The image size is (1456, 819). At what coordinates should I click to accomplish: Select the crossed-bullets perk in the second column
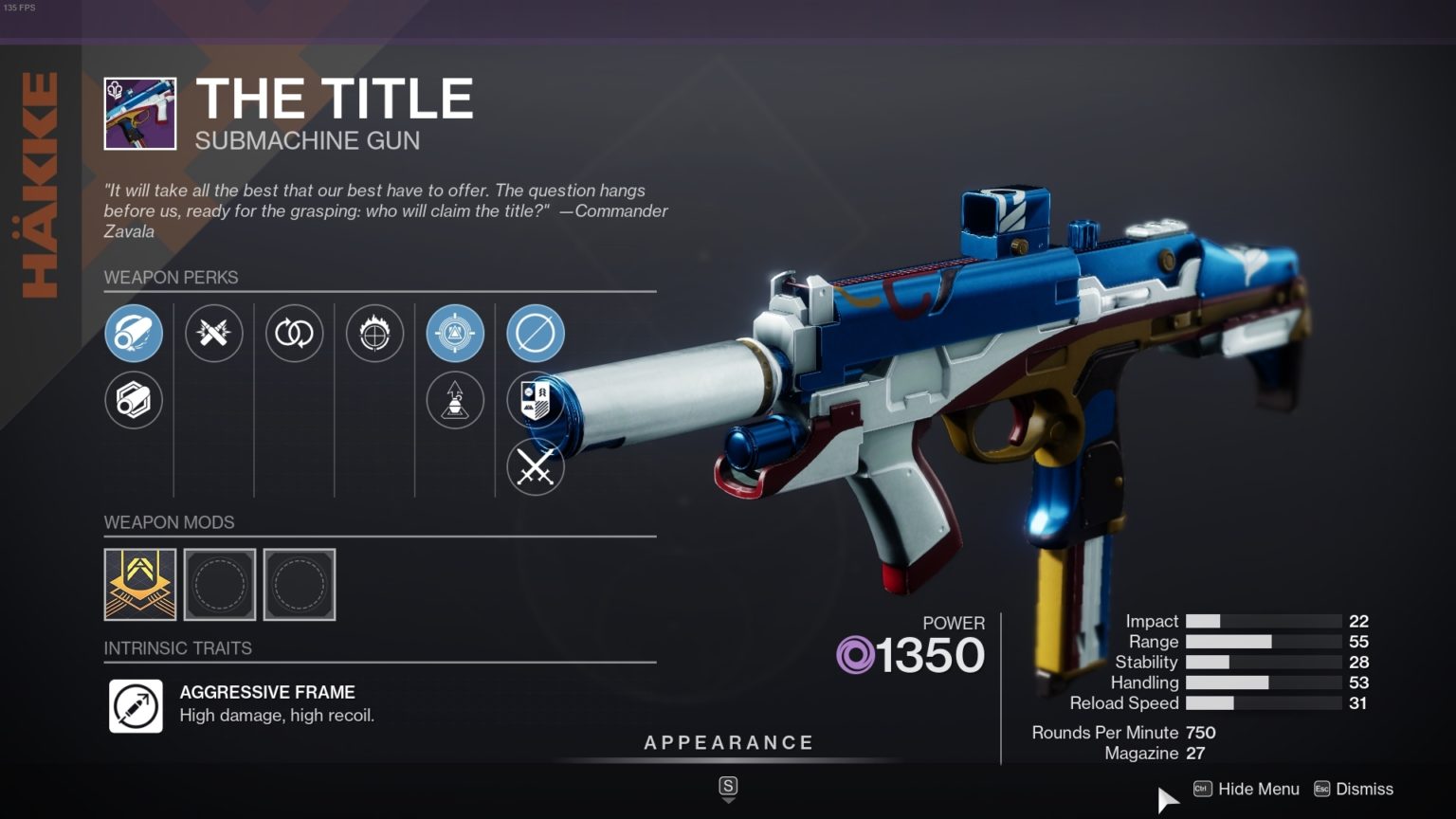(214, 334)
